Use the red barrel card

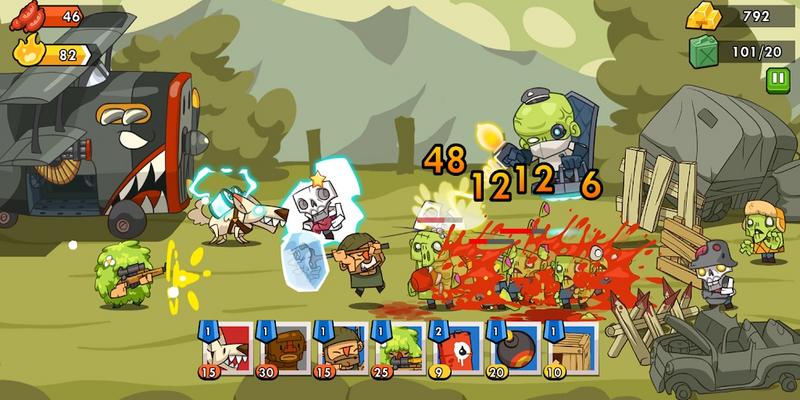pos(453,348)
